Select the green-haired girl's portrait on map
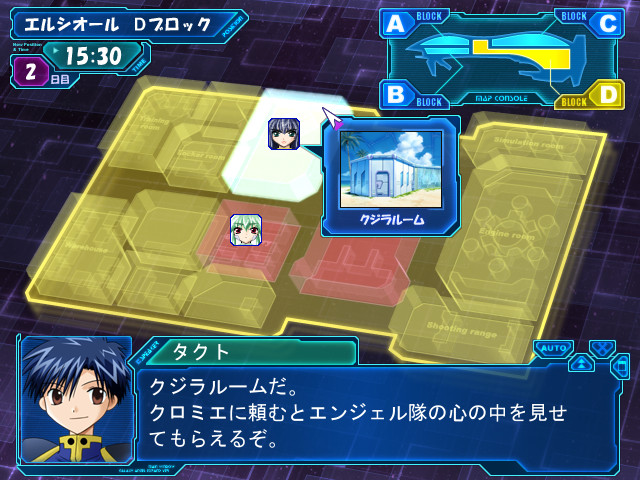 pos(246,230)
